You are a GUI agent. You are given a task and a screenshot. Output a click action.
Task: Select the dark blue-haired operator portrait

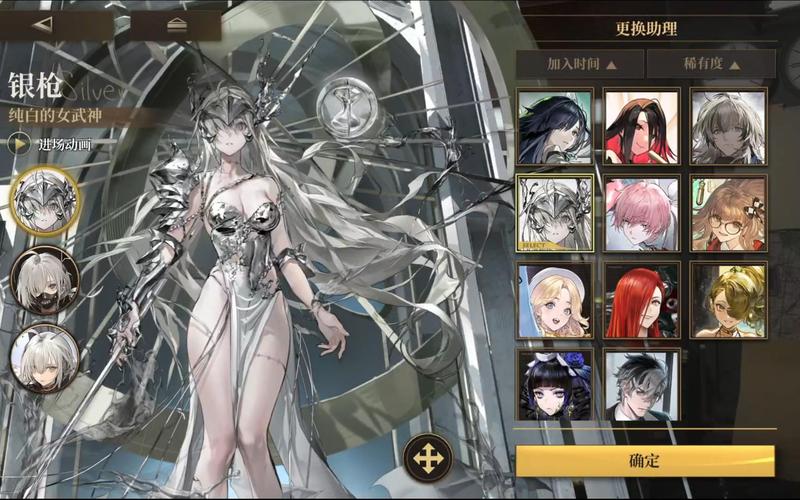coord(555,126)
